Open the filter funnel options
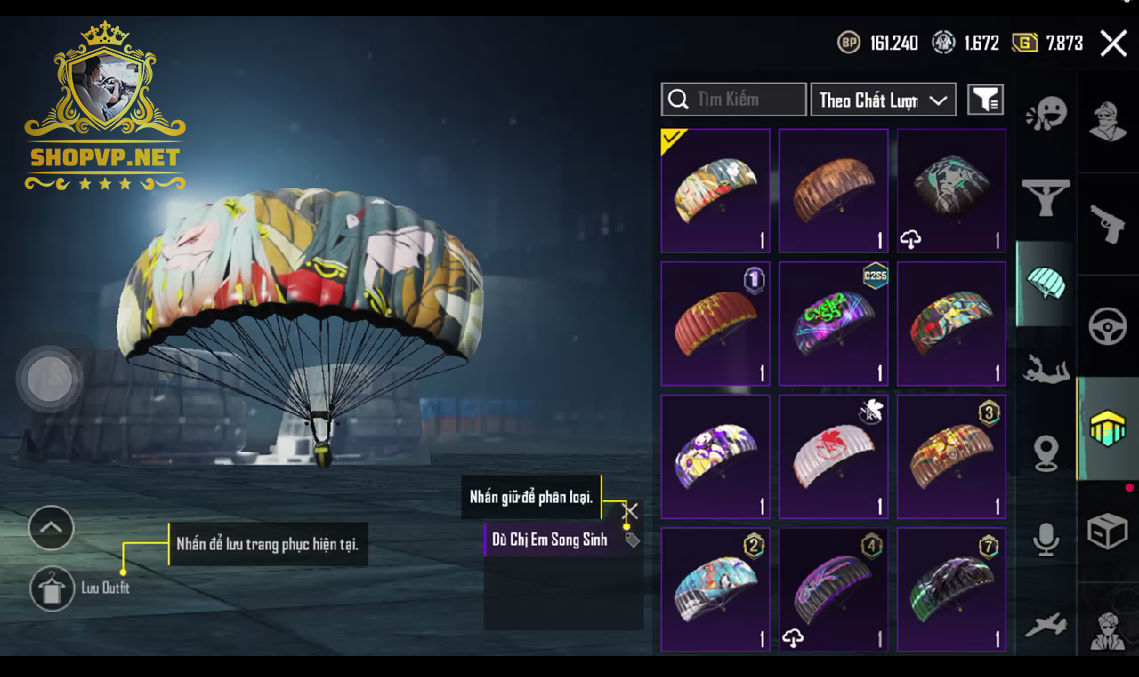The height and width of the screenshot is (677, 1139). tap(985, 100)
